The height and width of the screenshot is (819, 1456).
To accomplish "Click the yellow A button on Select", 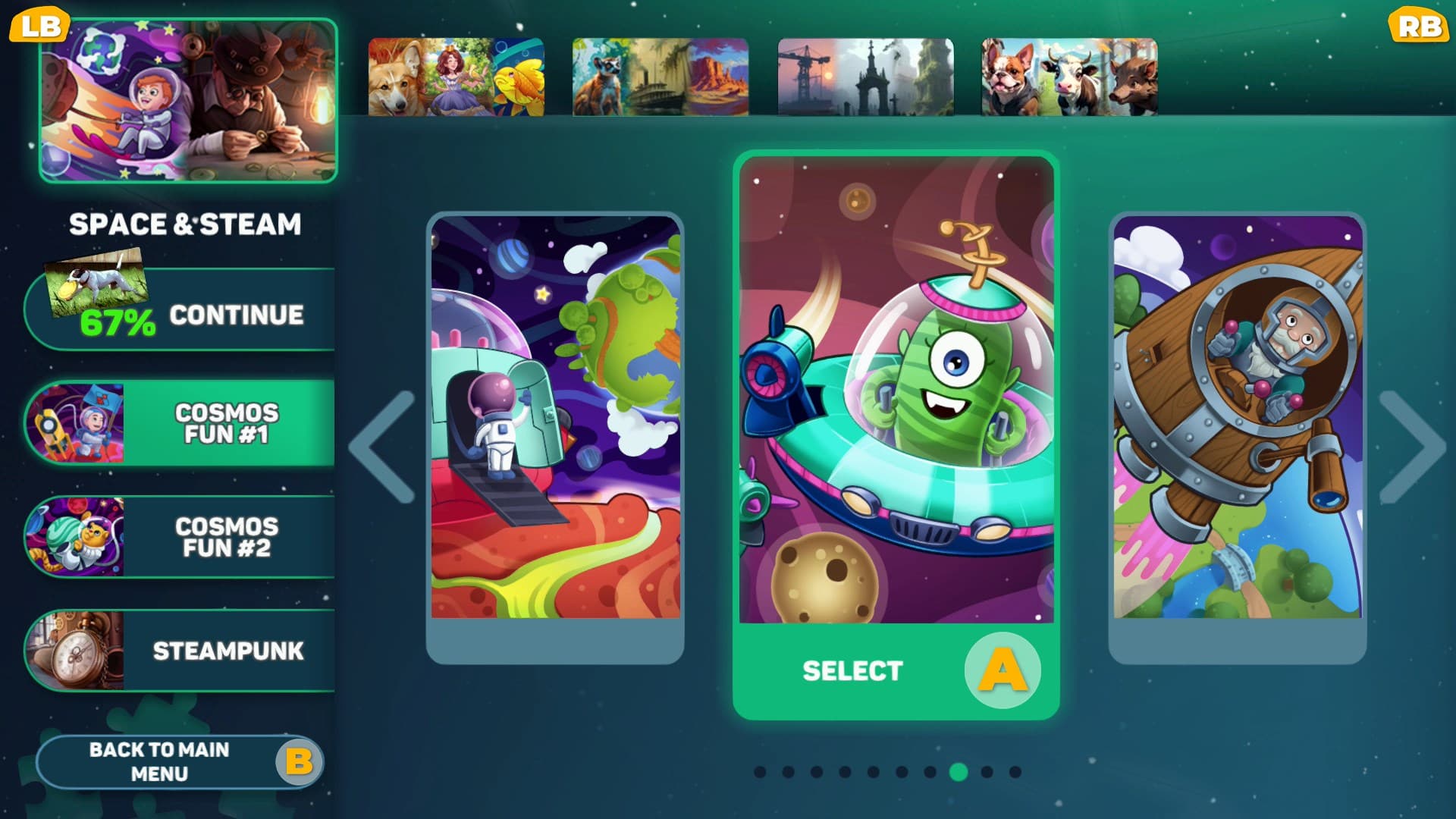I will [x=1003, y=671].
